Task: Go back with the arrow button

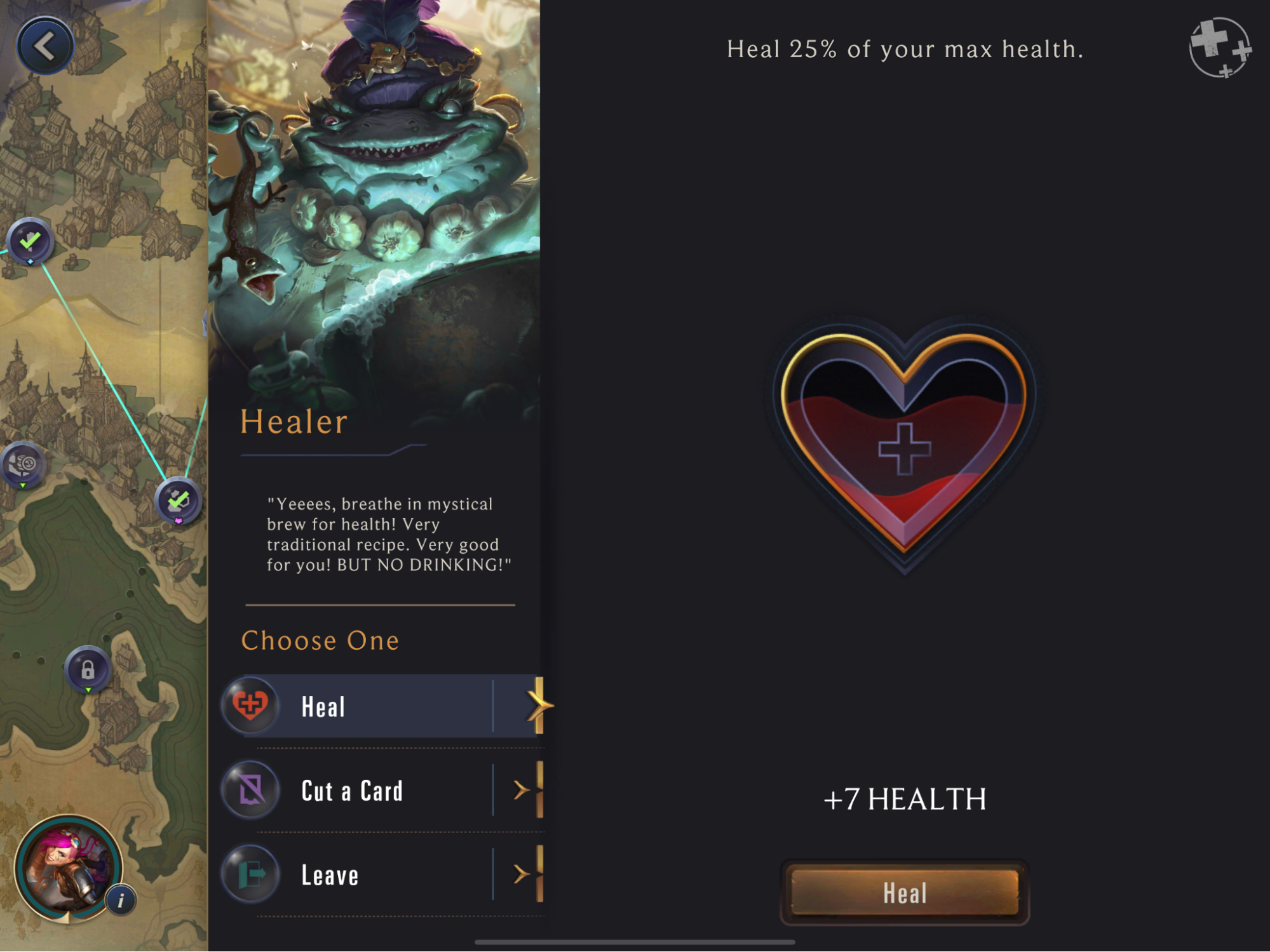Action: coord(44,46)
